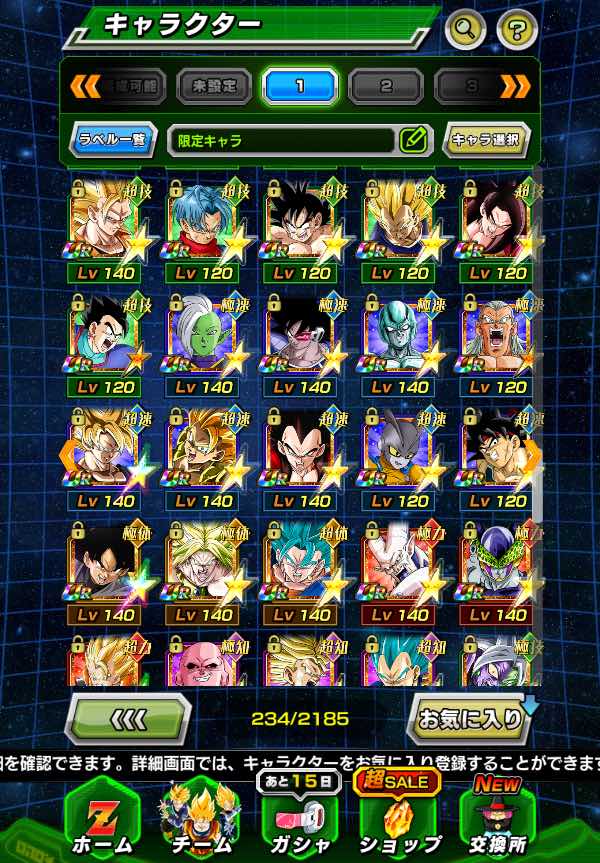Open the ラベル一覧 label list

click(113, 140)
